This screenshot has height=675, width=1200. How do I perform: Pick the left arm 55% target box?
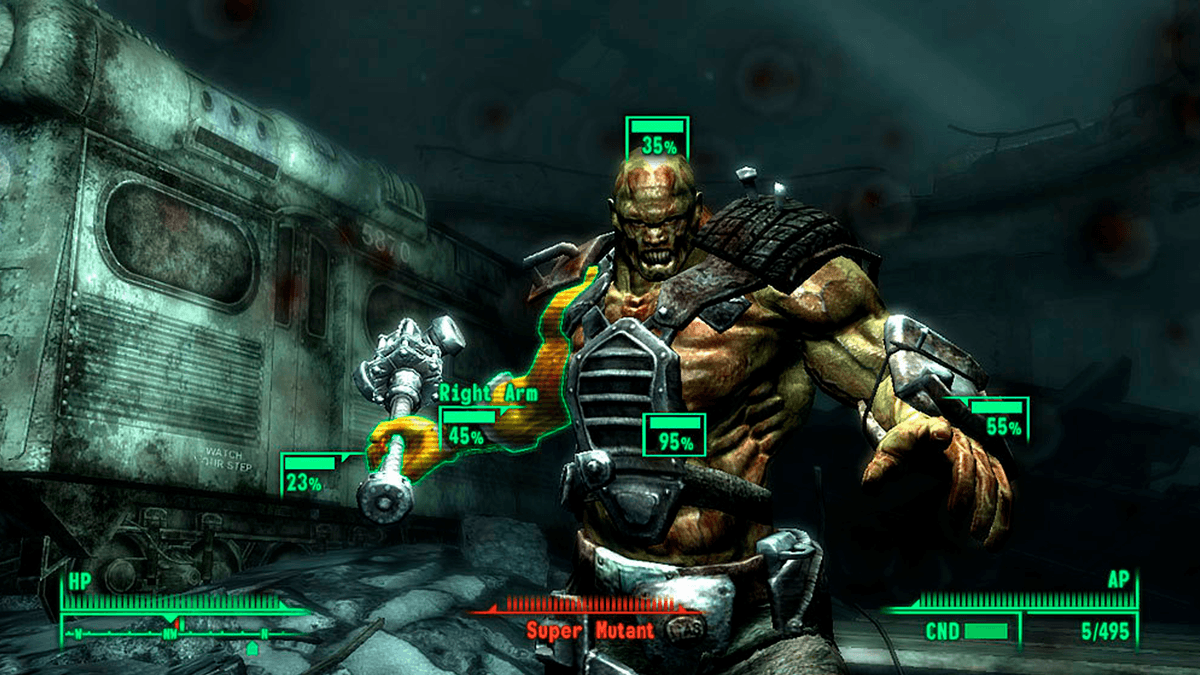click(x=998, y=419)
